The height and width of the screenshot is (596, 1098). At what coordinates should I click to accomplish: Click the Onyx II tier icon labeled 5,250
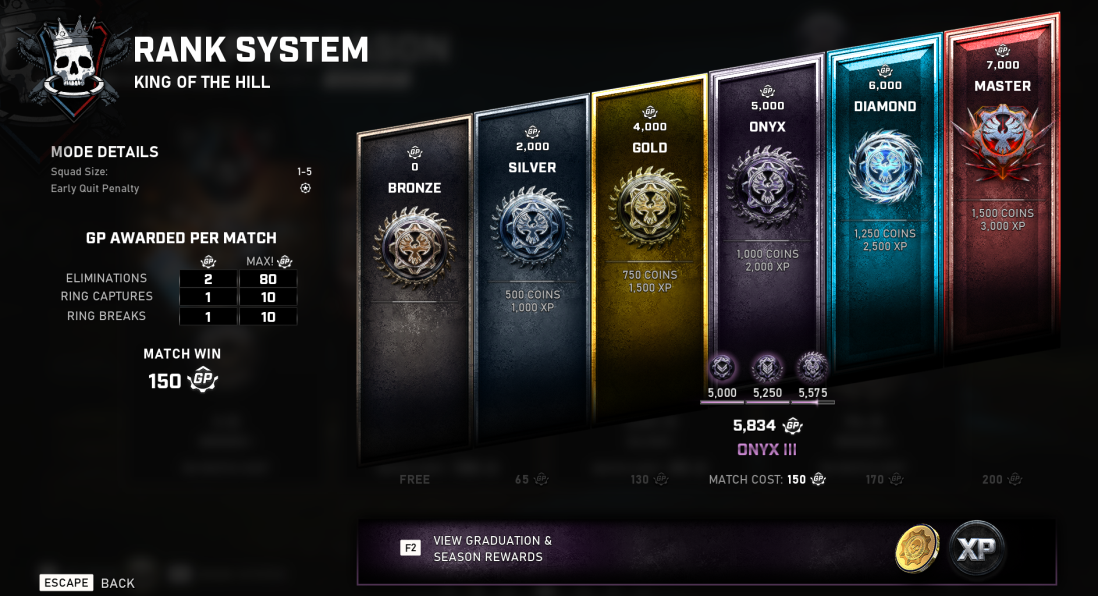(767, 369)
